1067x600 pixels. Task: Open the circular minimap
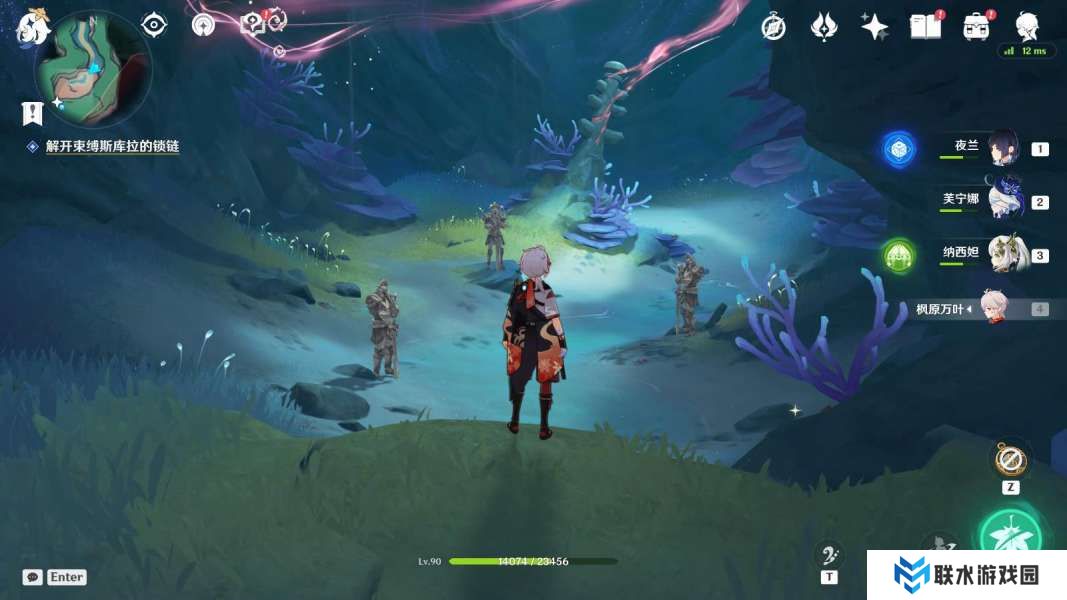coord(93,70)
